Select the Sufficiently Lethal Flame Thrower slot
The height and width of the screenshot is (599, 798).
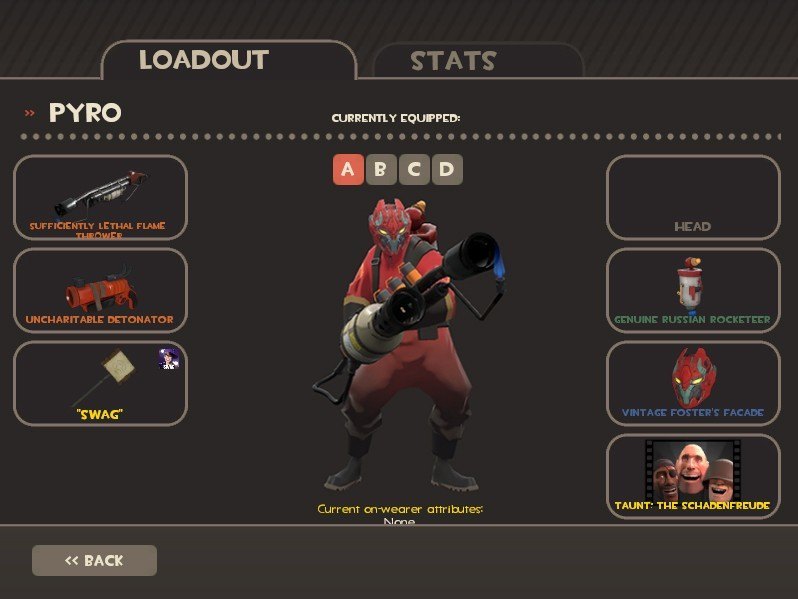100,198
